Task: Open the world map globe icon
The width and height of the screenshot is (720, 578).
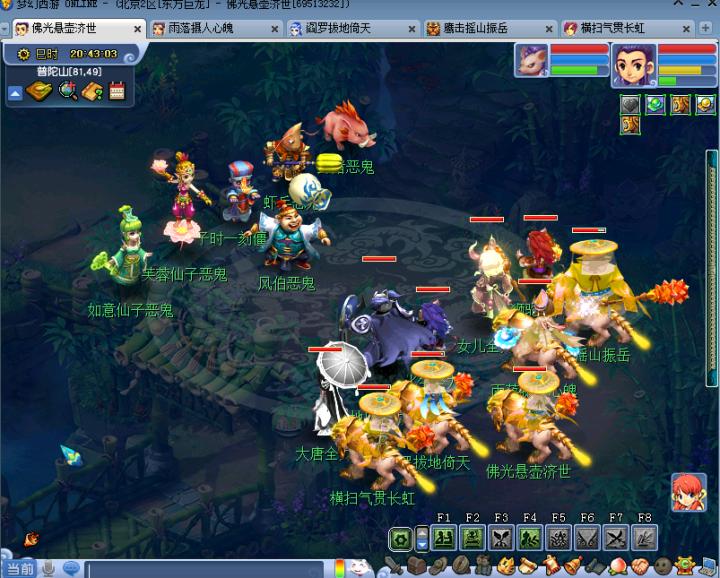Action: [68, 92]
